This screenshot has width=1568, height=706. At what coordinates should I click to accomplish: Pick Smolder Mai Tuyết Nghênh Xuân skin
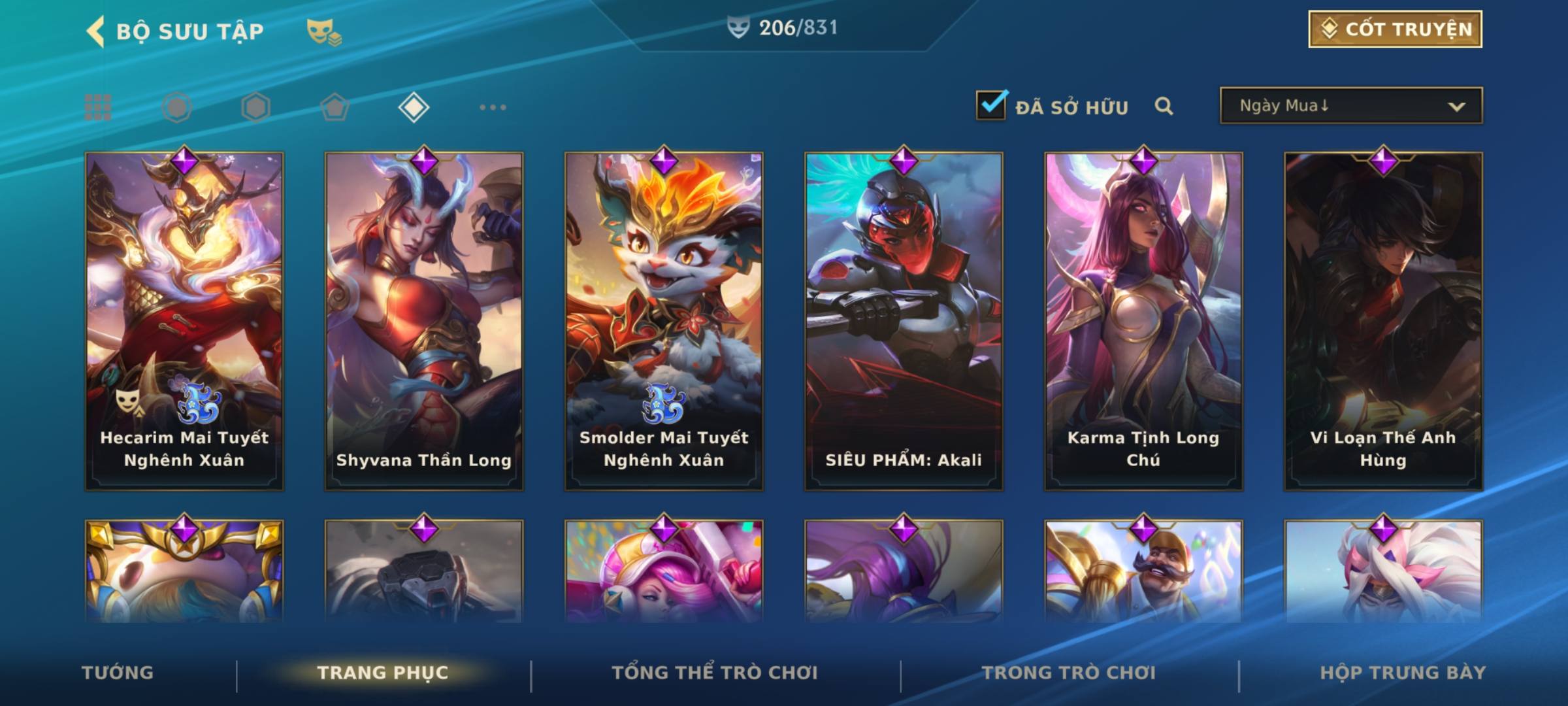point(664,321)
